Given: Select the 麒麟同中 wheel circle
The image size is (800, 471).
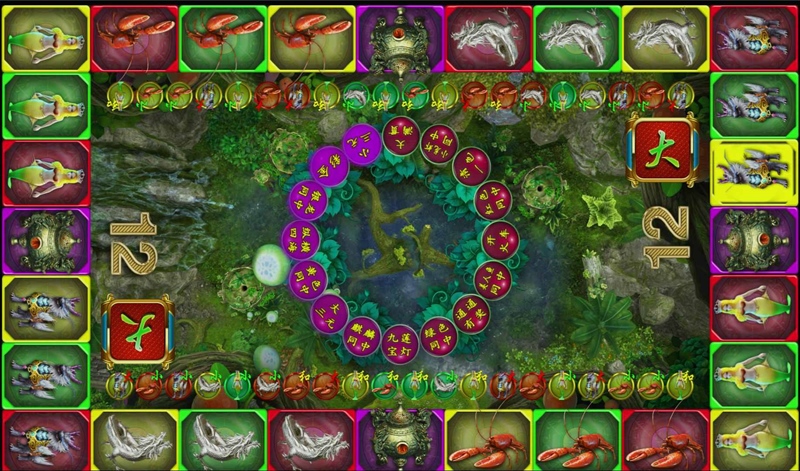Looking at the screenshot, I should (x=363, y=335).
